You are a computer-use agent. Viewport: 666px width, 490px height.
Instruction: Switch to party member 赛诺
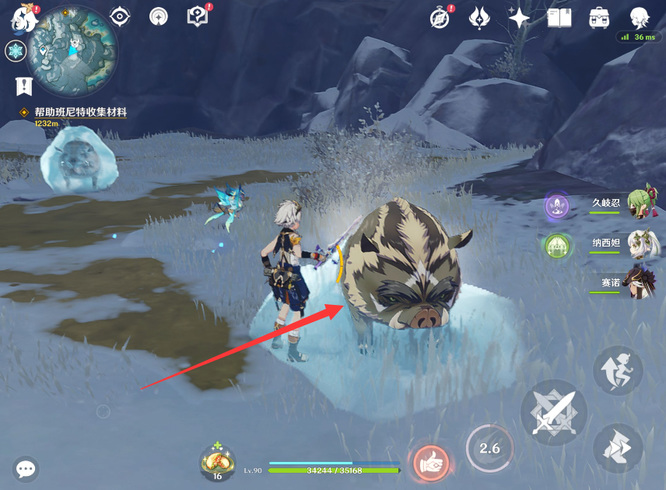tap(641, 282)
